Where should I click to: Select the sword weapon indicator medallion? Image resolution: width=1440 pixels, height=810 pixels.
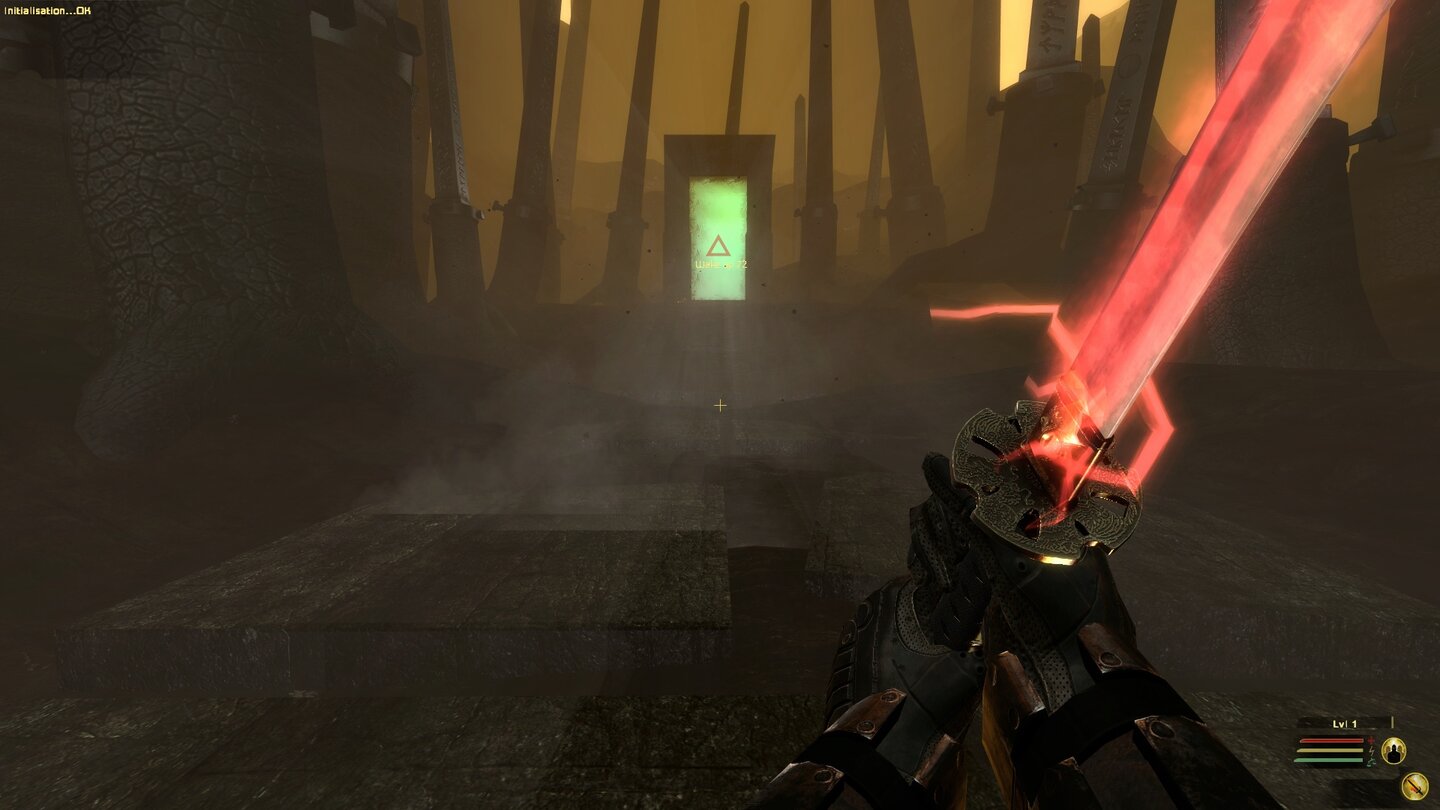click(1414, 784)
